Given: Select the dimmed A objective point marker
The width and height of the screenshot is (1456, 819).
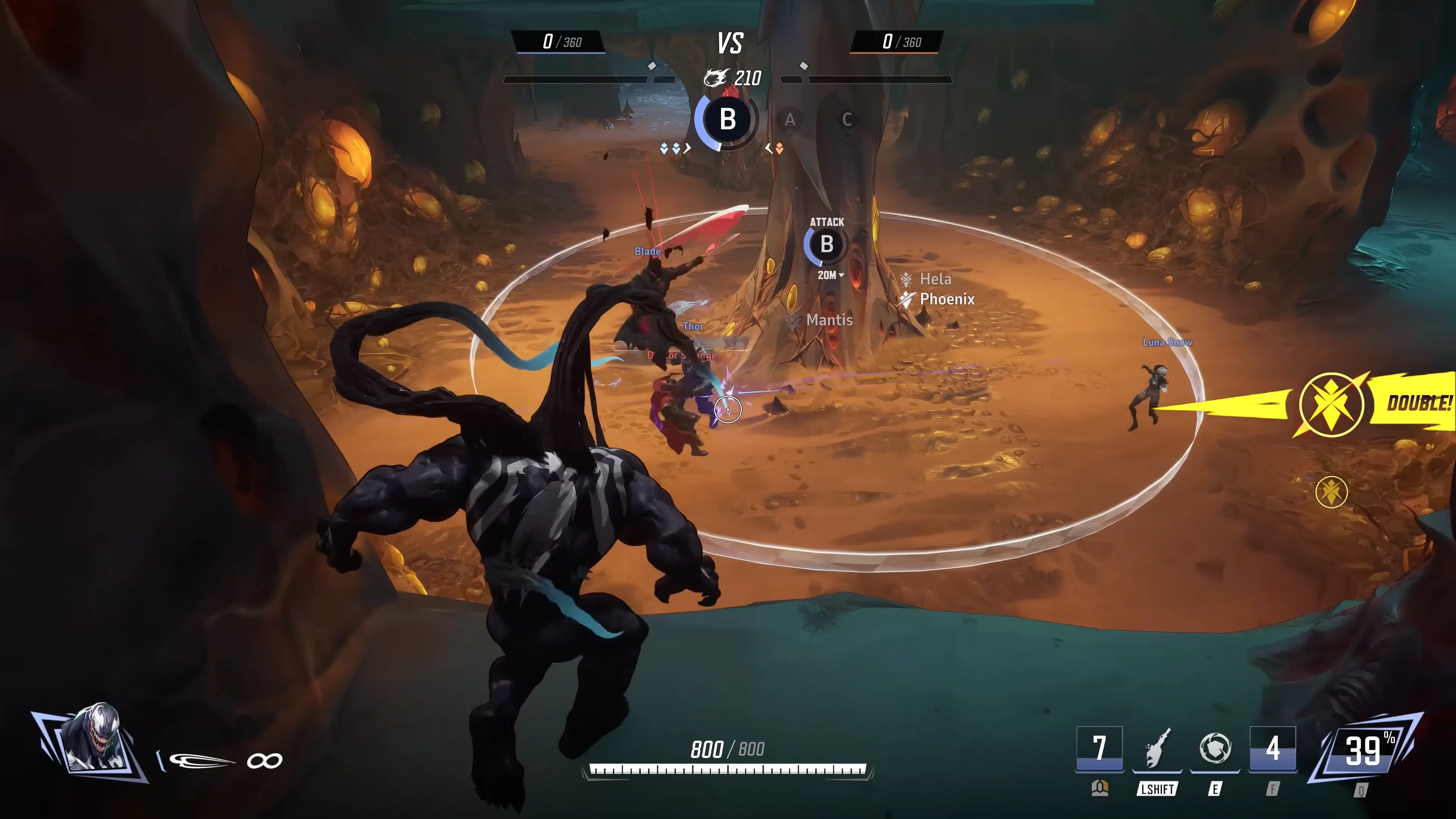Looking at the screenshot, I should coord(789,120).
